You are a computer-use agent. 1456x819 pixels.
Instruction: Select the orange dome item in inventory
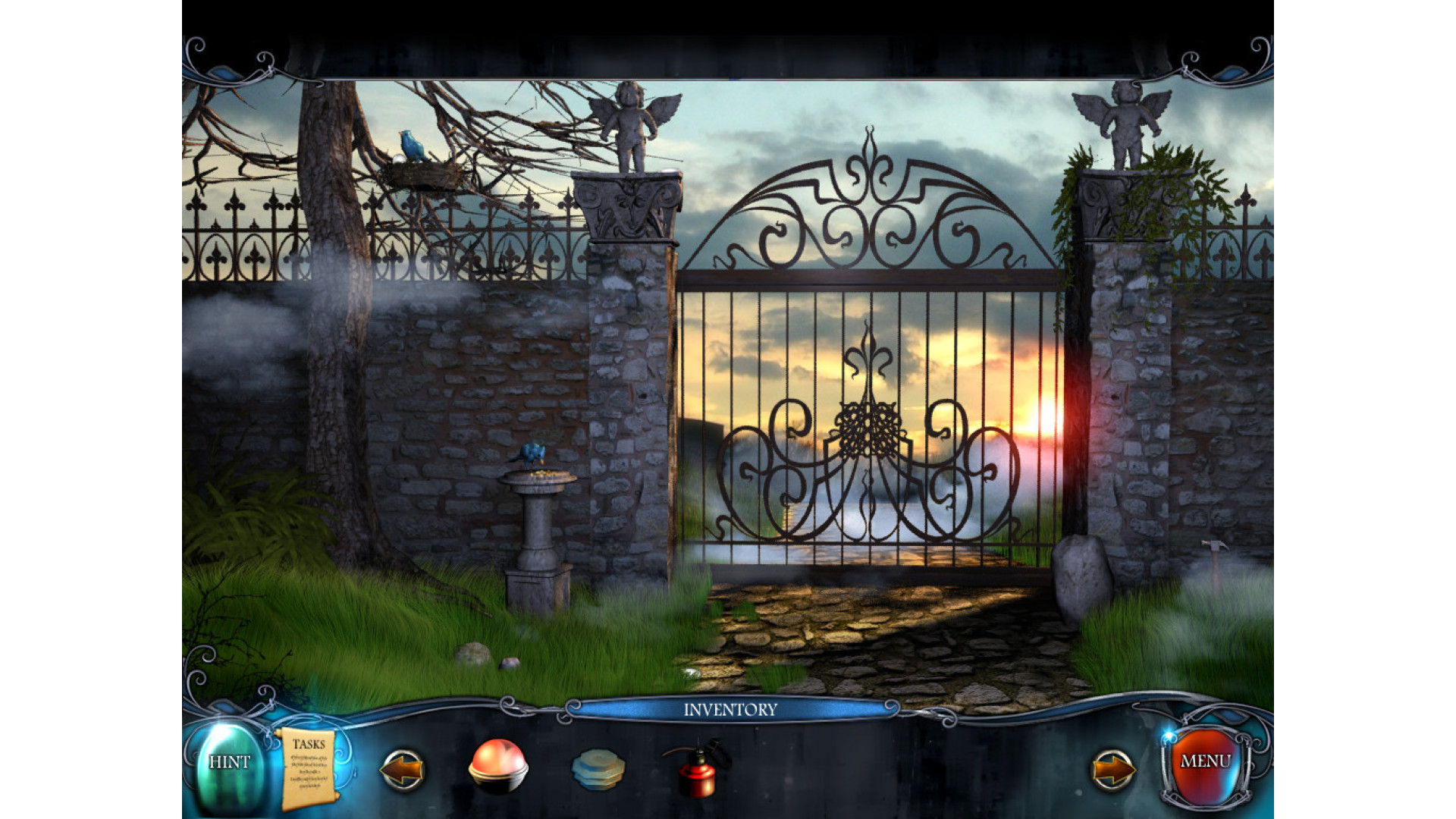(497, 765)
